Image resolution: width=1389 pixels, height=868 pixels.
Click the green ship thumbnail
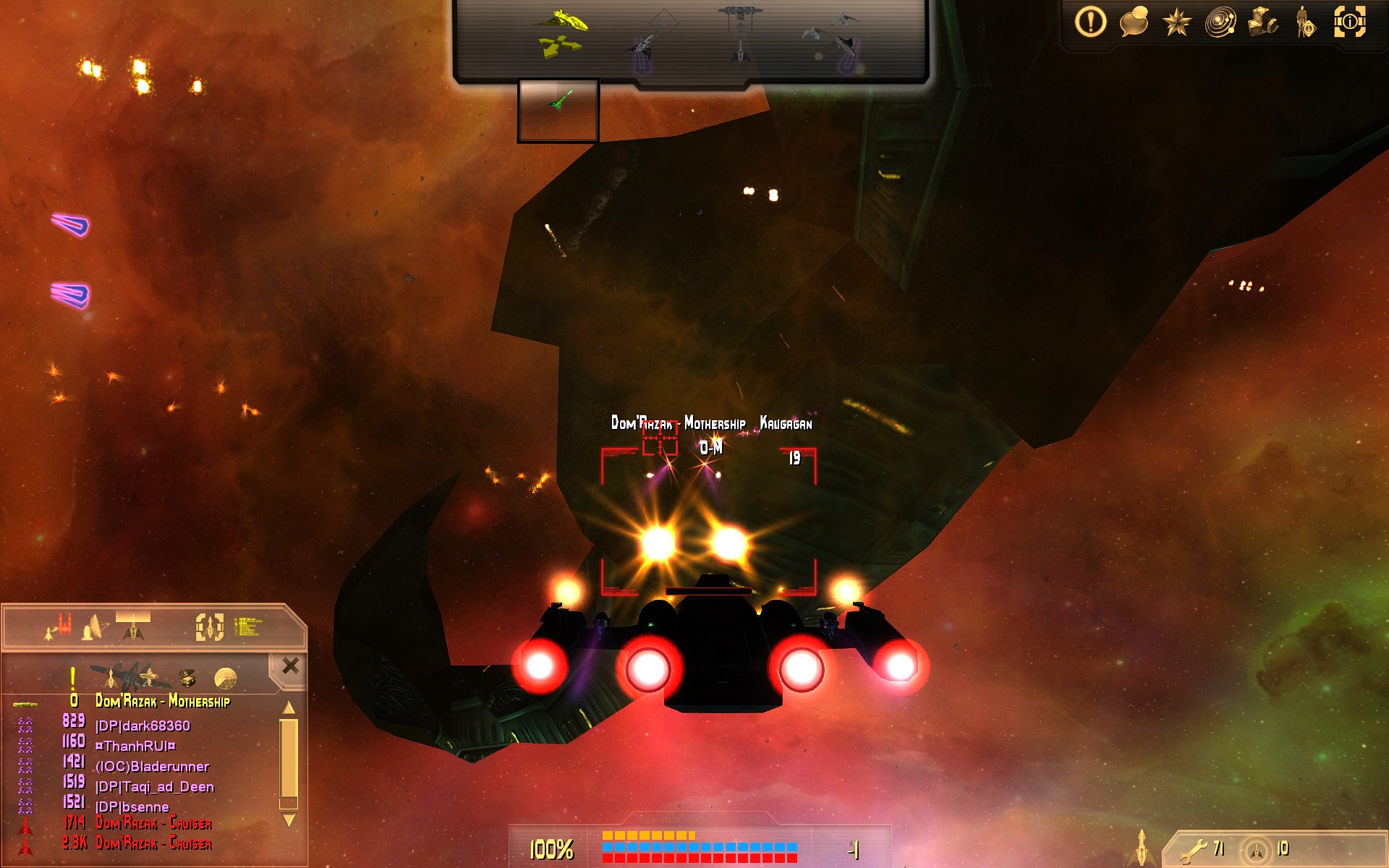(x=558, y=110)
